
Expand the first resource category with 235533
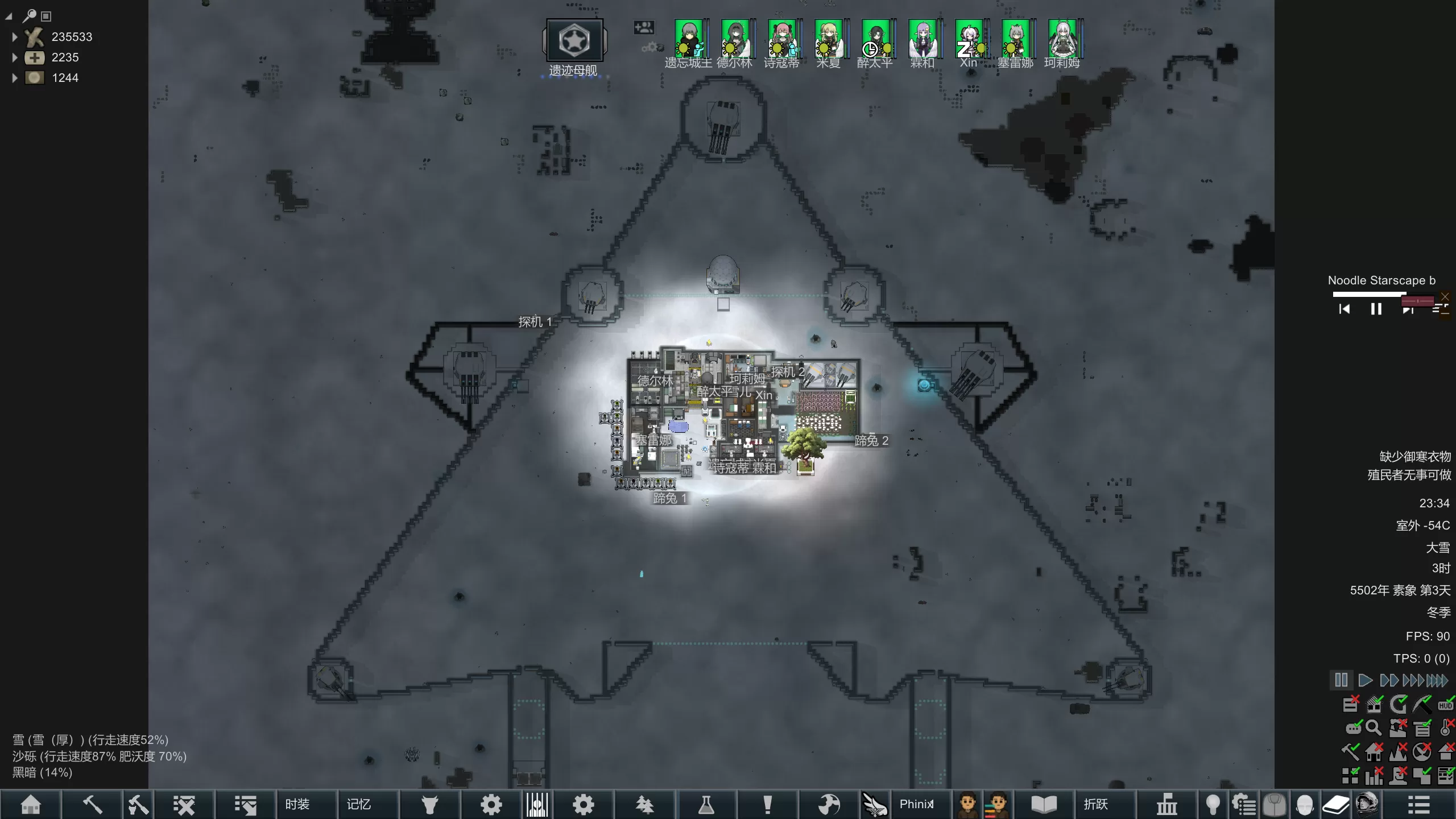15,37
